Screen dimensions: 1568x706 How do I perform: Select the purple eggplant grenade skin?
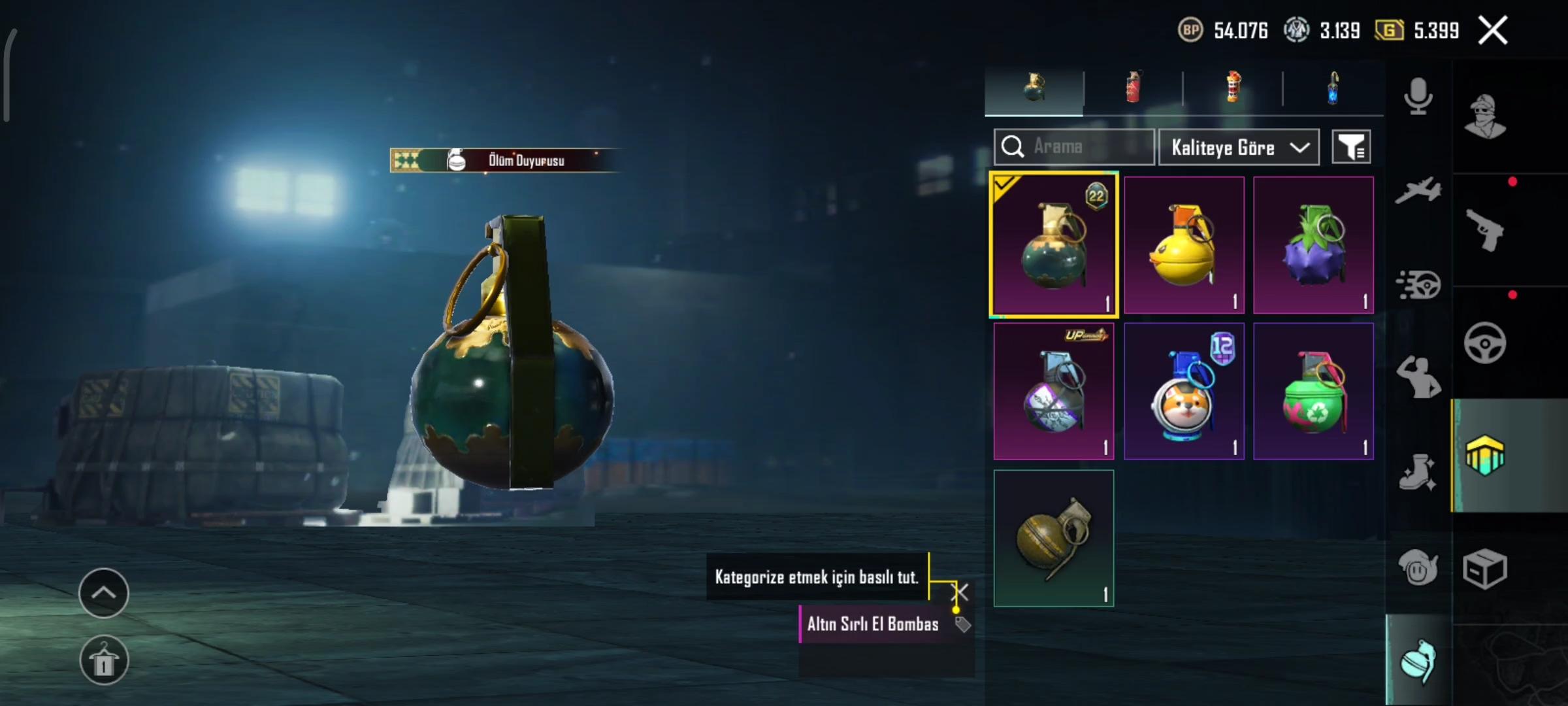(x=1313, y=245)
